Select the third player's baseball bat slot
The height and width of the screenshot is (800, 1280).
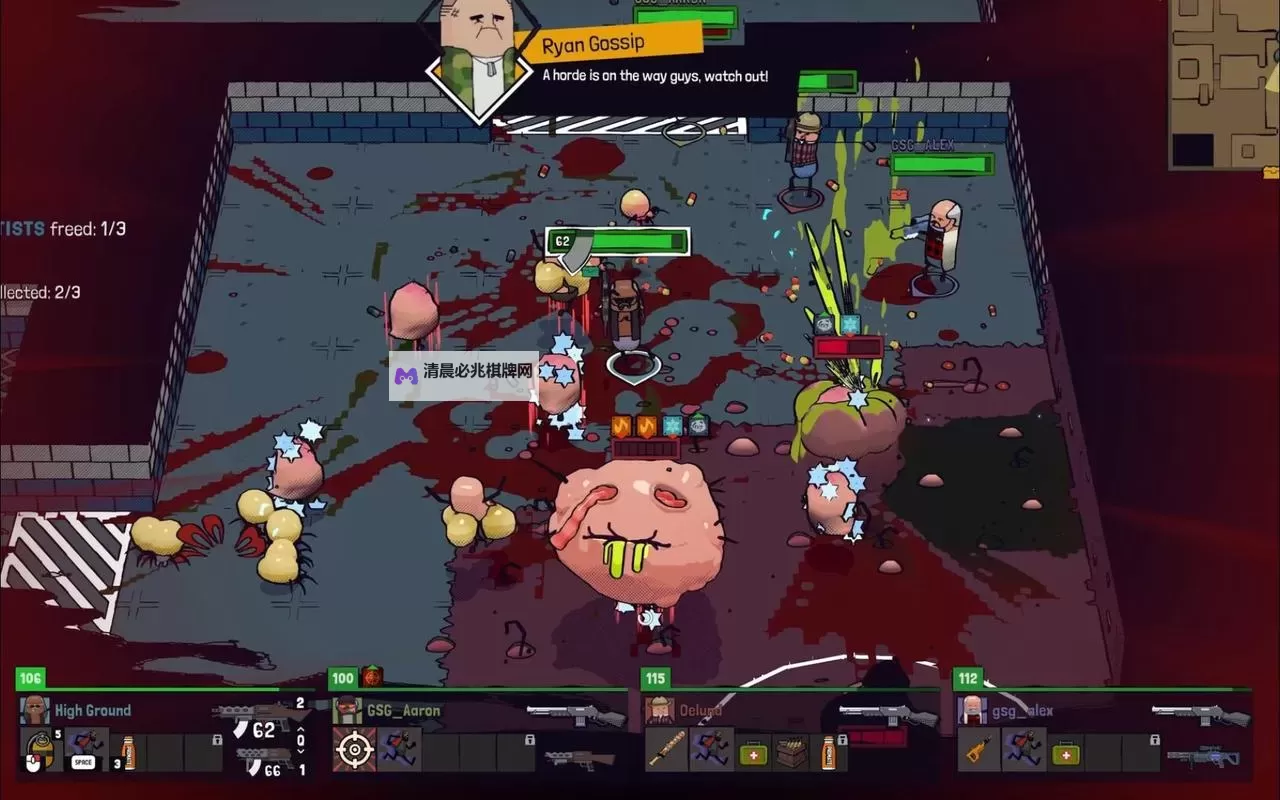(x=666, y=750)
